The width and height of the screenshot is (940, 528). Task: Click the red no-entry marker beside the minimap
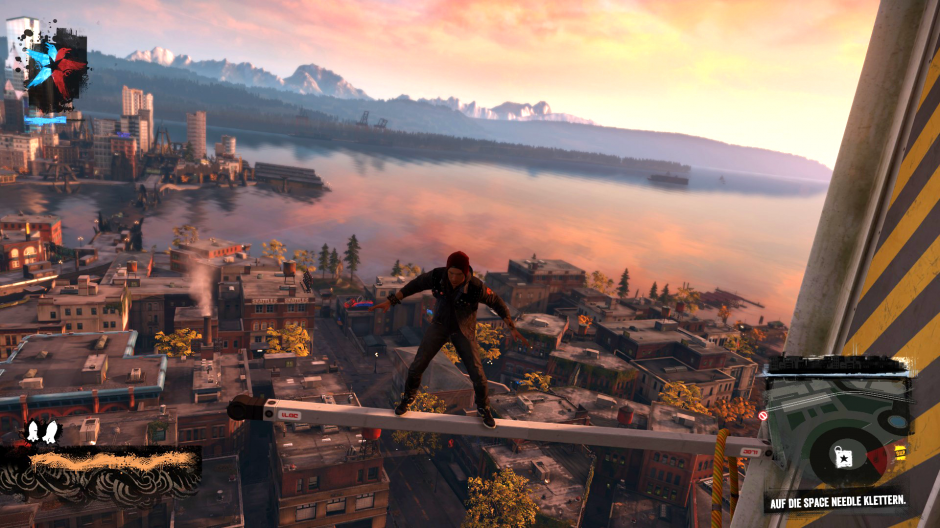[762, 415]
